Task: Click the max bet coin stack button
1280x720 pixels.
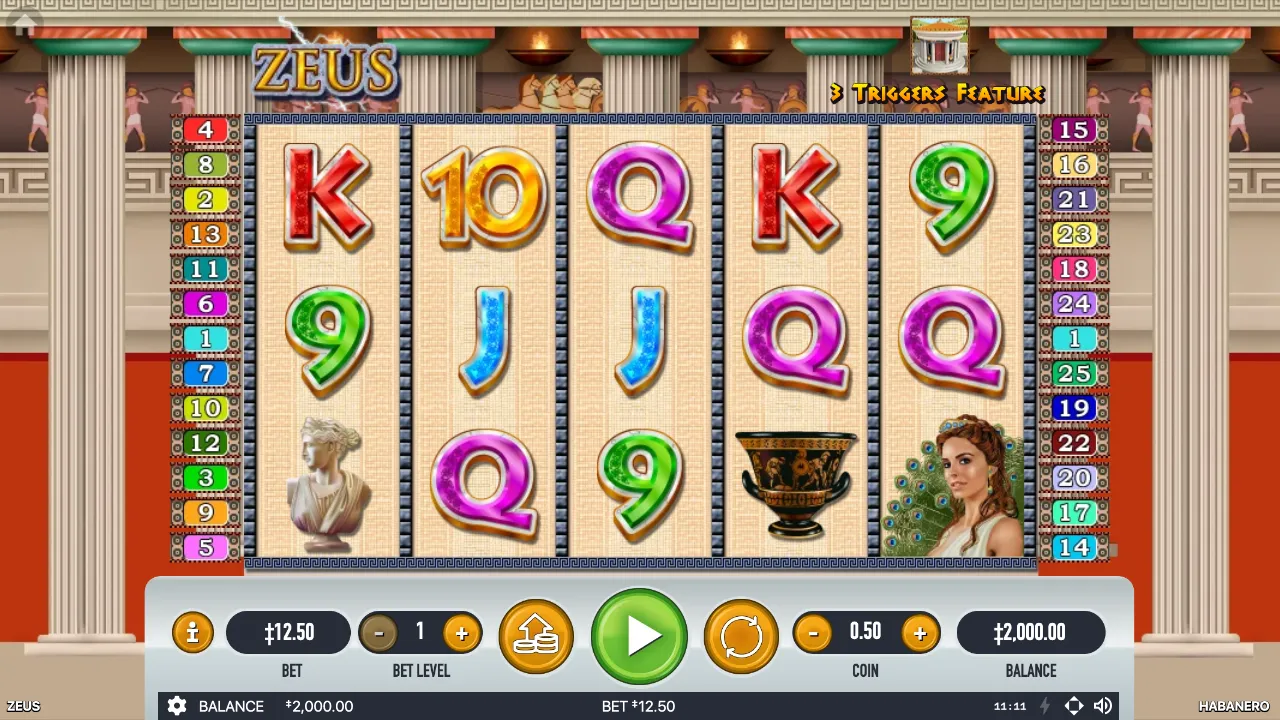Action: click(x=536, y=636)
